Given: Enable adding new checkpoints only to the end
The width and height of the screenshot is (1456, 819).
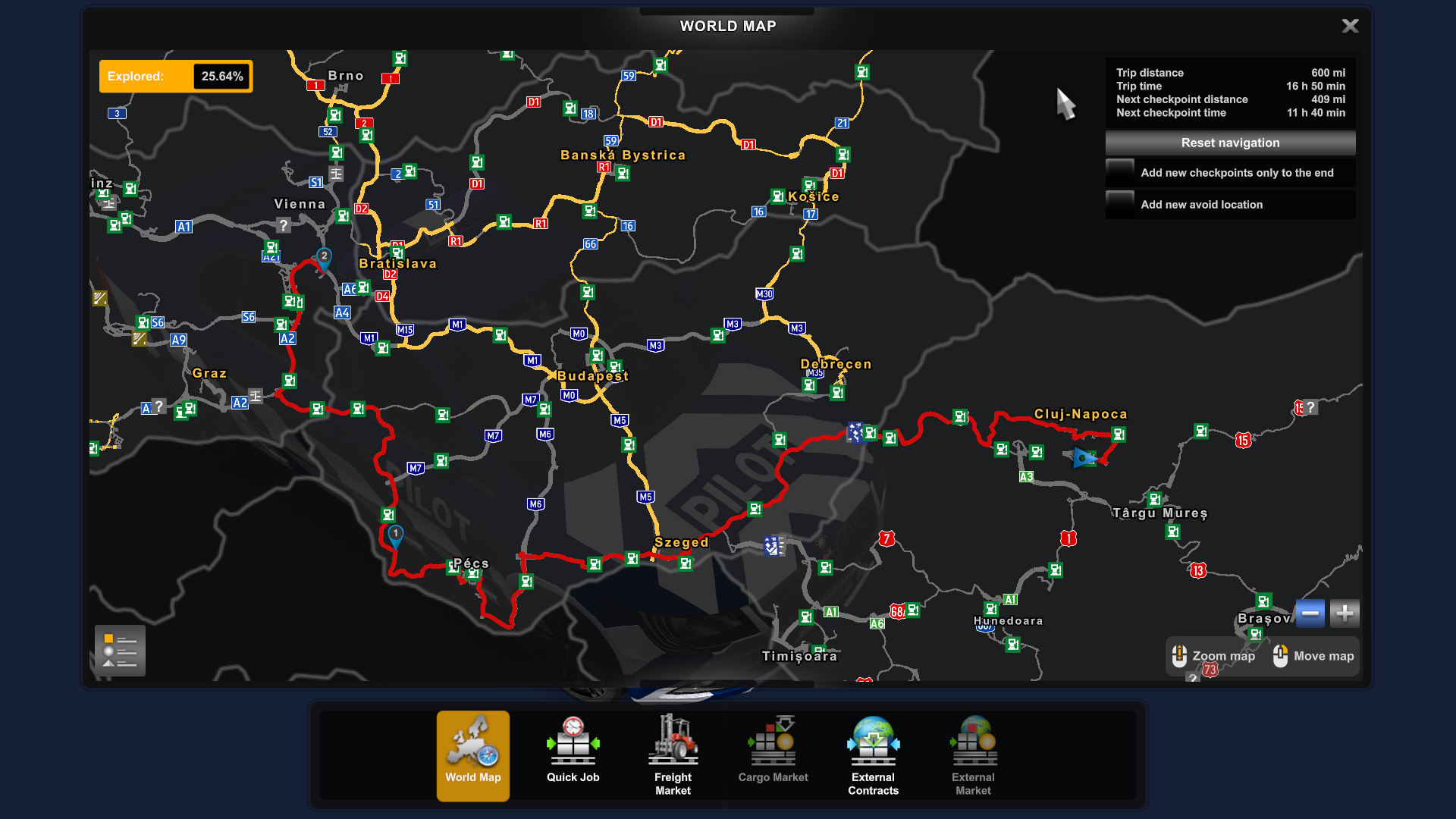Looking at the screenshot, I should tap(1120, 173).
